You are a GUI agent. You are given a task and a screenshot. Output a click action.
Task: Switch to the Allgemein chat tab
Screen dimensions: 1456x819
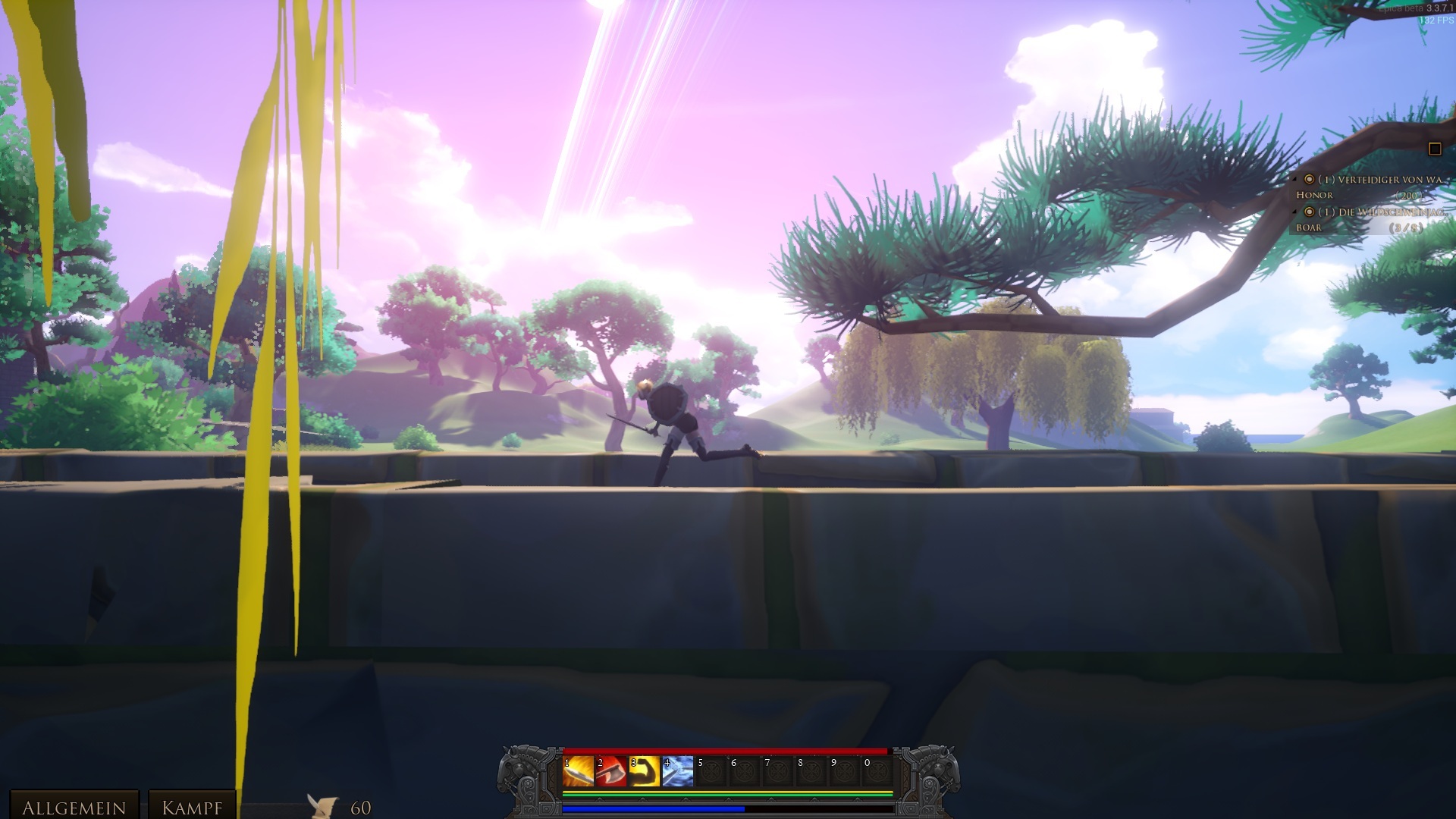(74, 807)
